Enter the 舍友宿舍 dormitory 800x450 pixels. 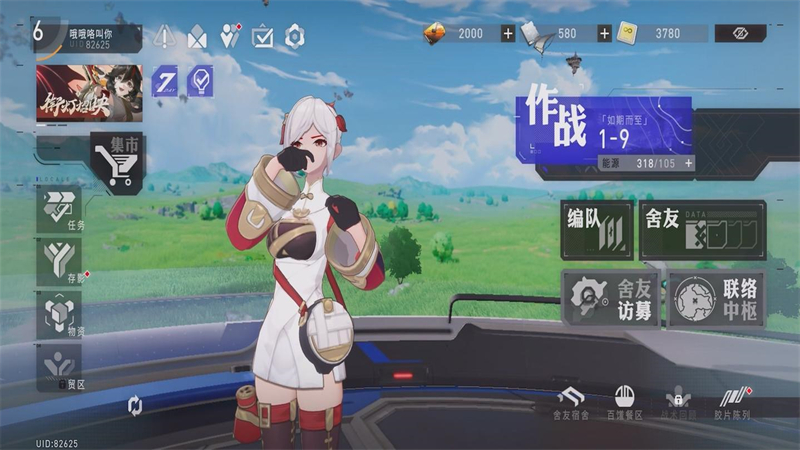[571, 402]
